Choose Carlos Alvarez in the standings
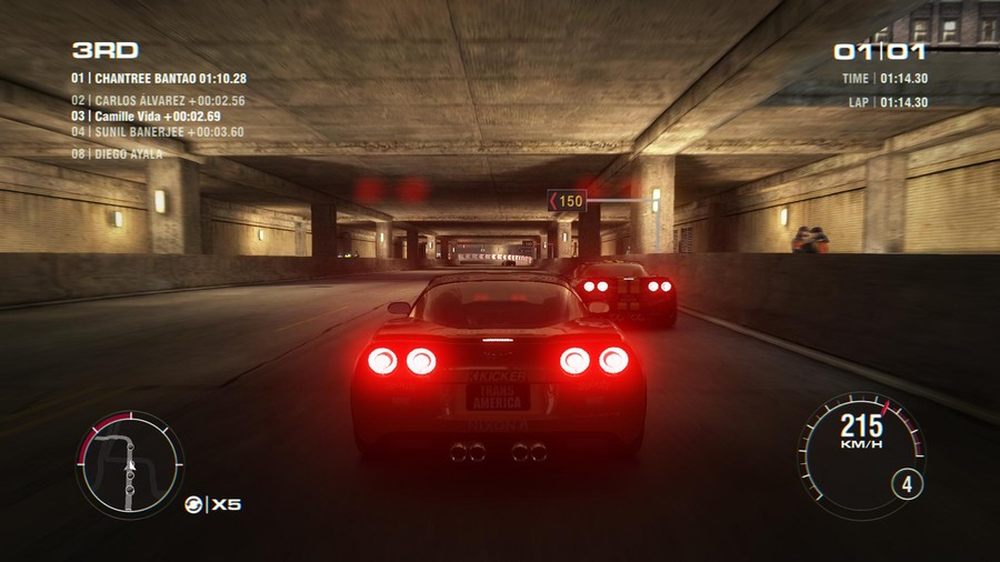 click(158, 101)
